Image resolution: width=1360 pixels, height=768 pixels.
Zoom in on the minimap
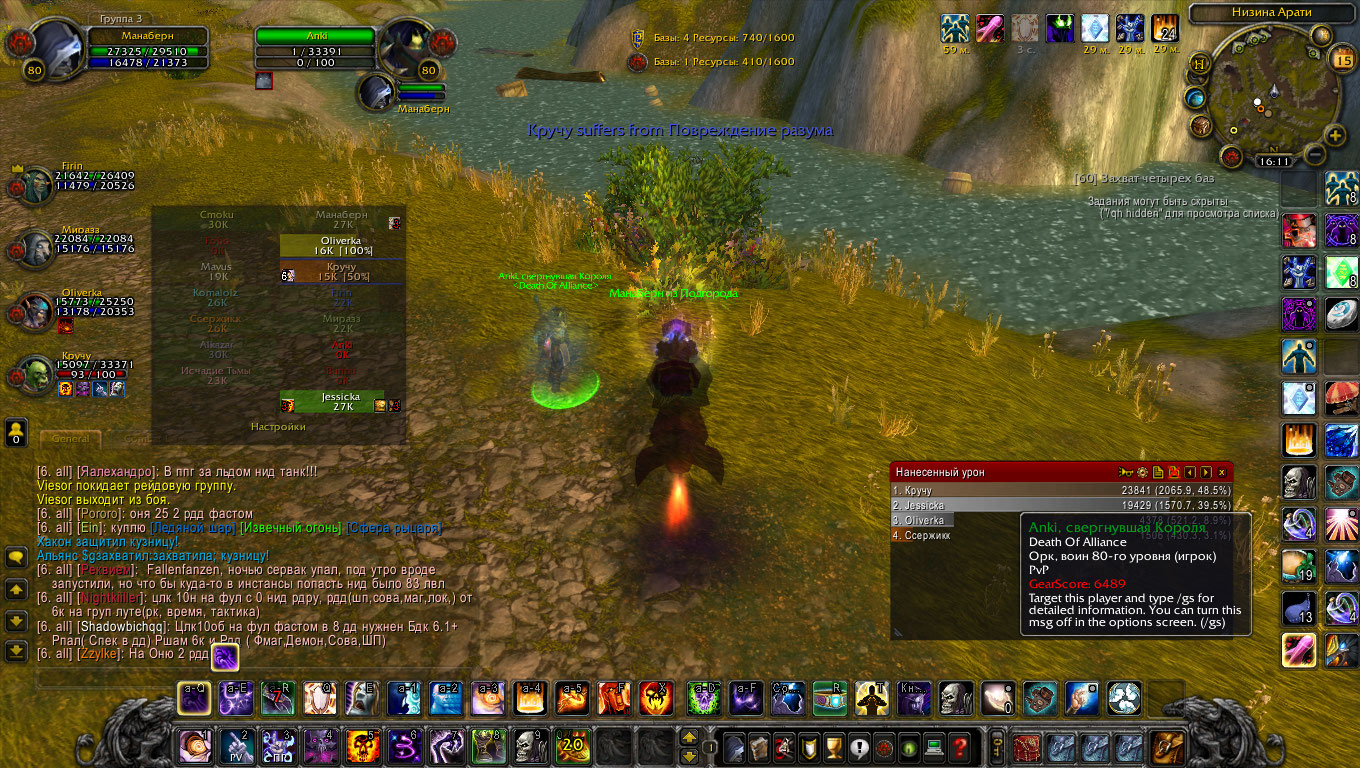(1334, 135)
